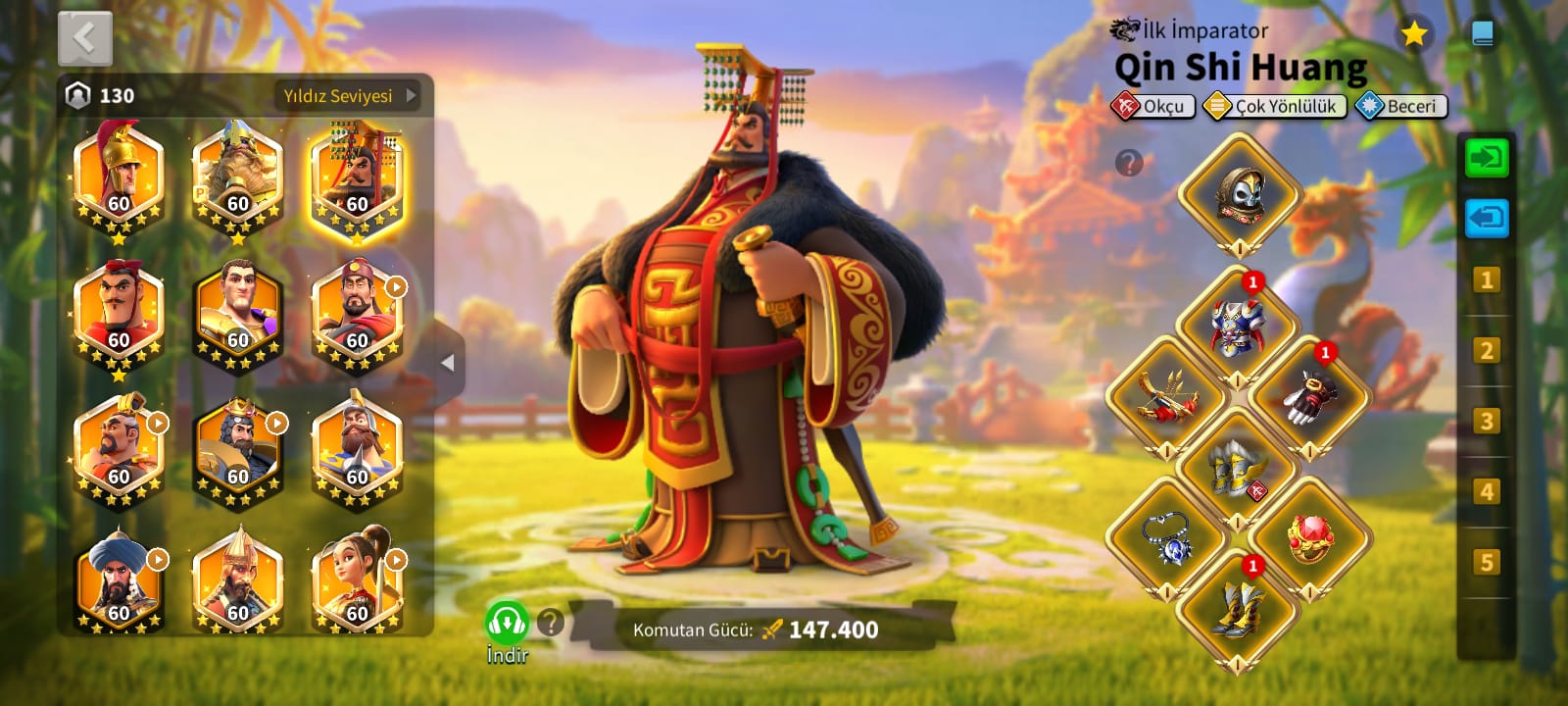Choose the ponytail female commander portrait
Viewport: 1568px width, 706px height.
coord(357,582)
